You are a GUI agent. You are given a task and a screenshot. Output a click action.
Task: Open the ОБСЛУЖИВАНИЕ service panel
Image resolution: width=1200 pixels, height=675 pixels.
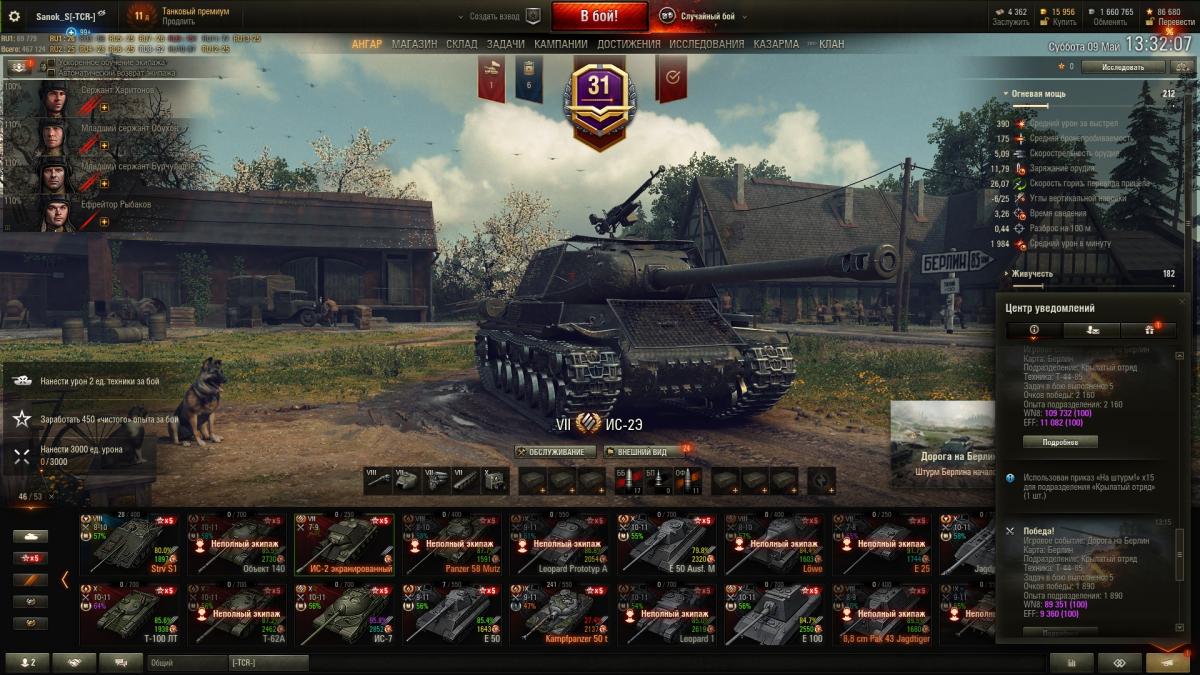point(555,452)
